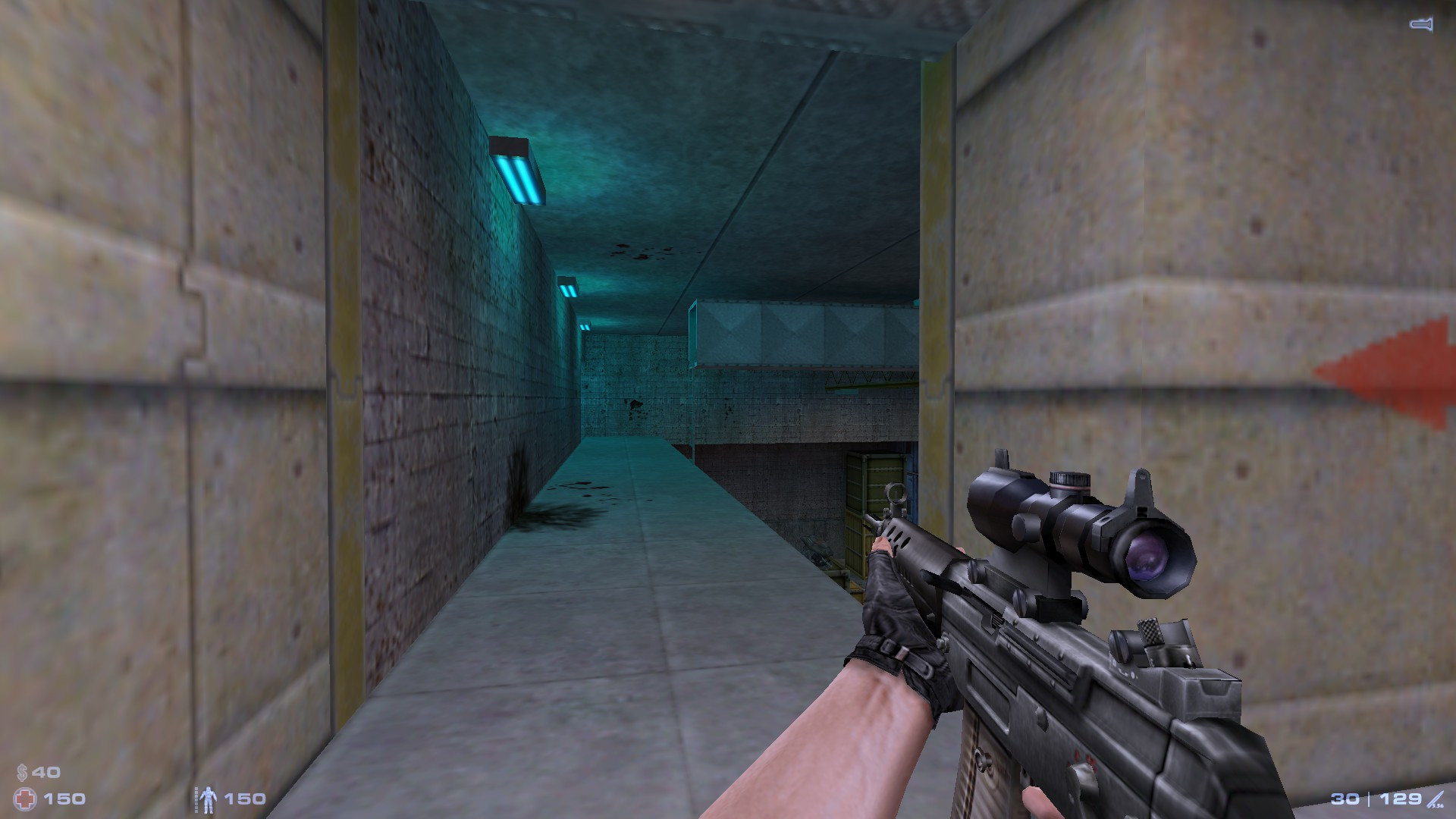Select the red medical cross health icon
The image size is (1456, 819).
pos(24,798)
